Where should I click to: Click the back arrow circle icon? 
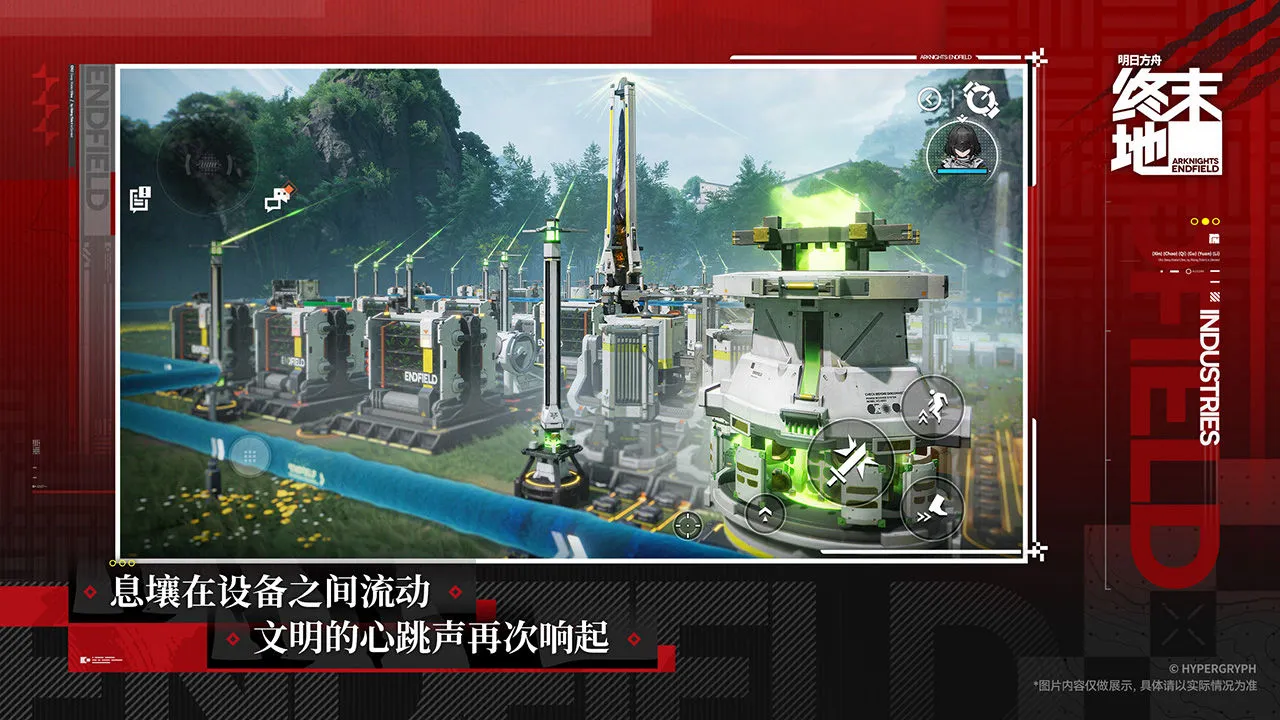pyautogui.click(x=929, y=99)
